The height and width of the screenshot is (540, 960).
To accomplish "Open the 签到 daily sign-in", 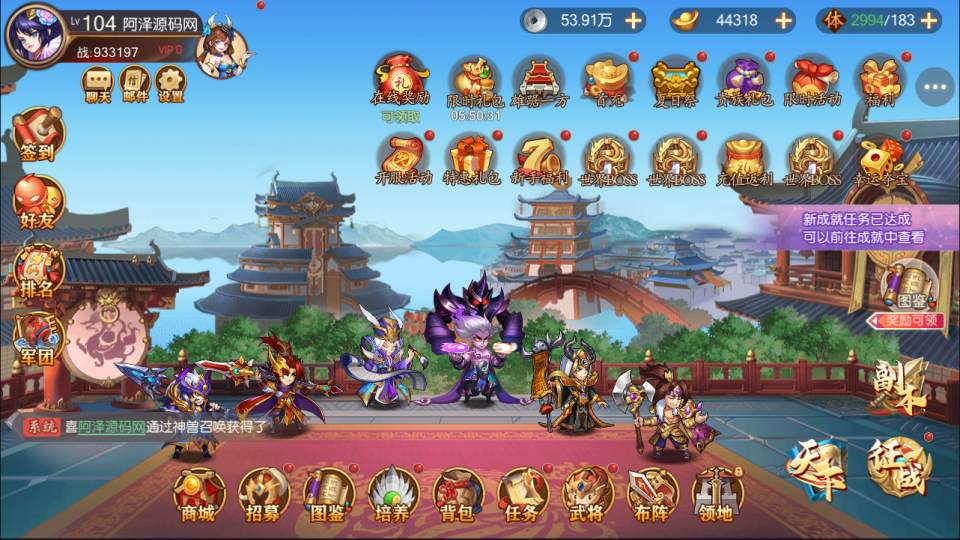I will coord(38,135).
